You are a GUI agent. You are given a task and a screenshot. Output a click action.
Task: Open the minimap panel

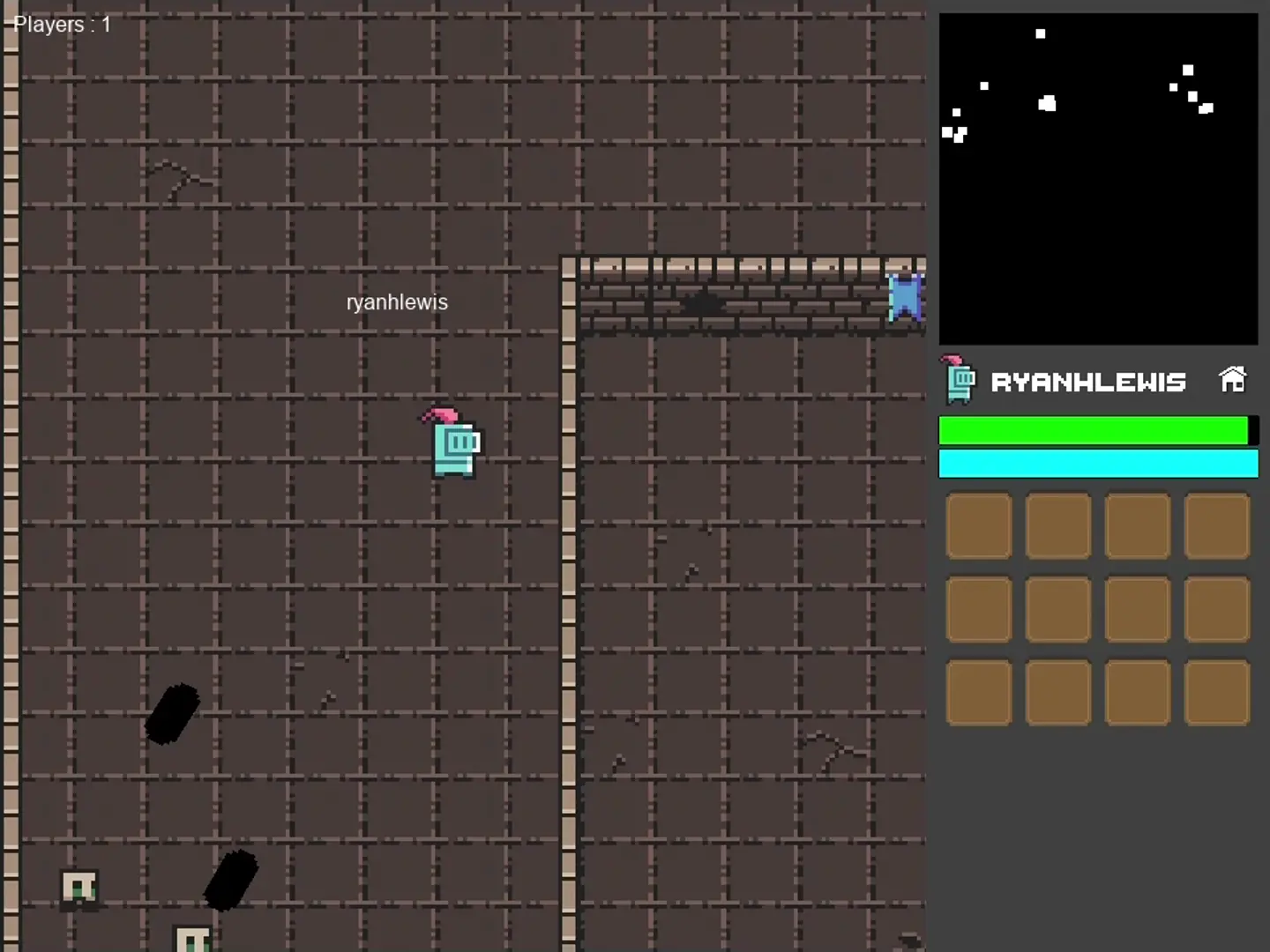click(1098, 176)
